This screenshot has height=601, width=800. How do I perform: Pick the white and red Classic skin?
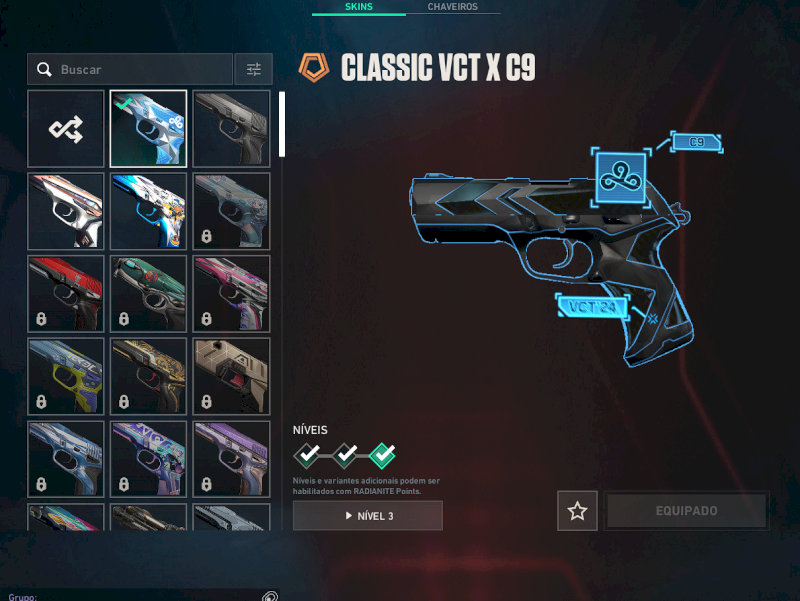(66, 212)
